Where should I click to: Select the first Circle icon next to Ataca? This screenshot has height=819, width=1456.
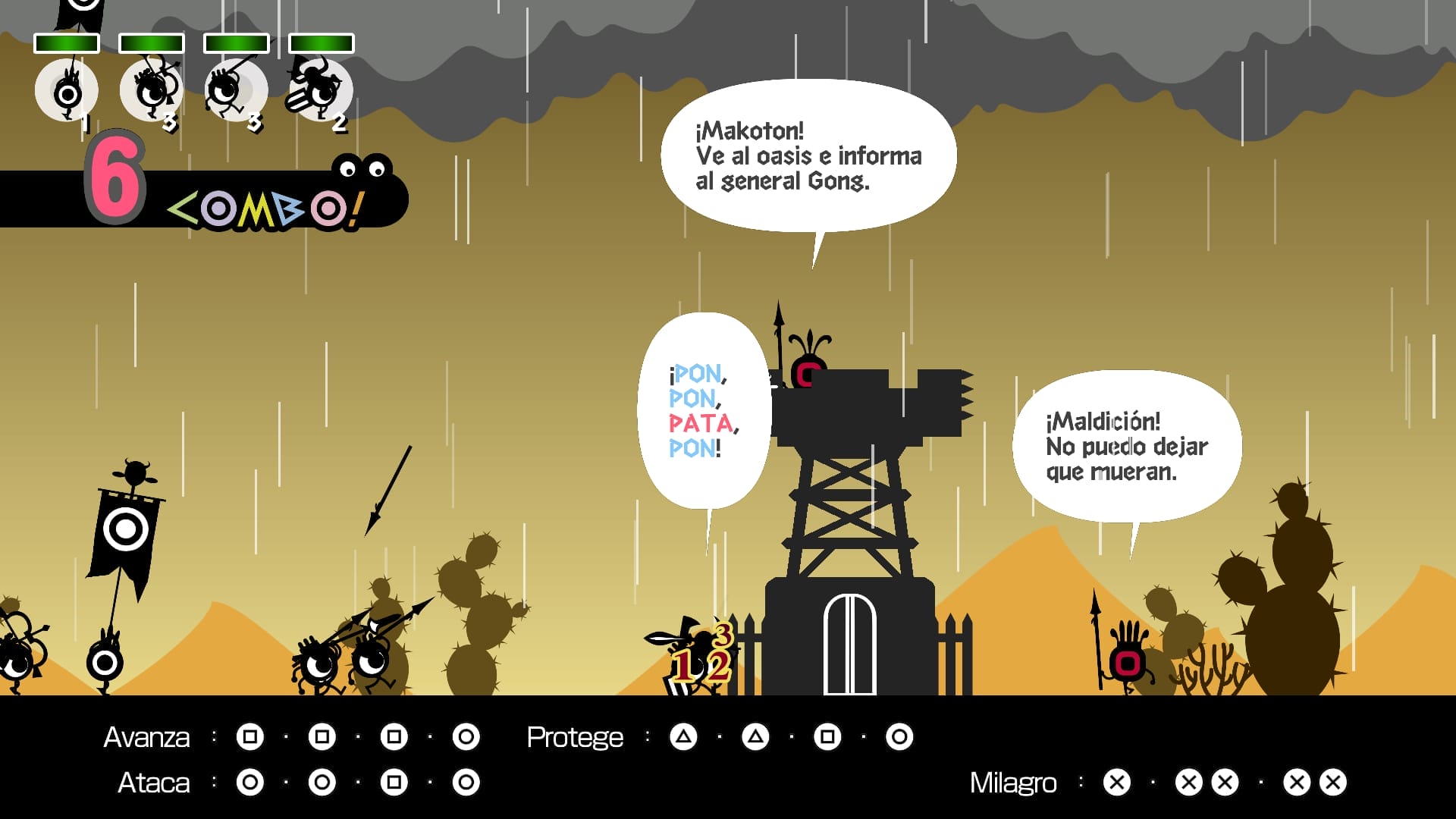(x=250, y=783)
